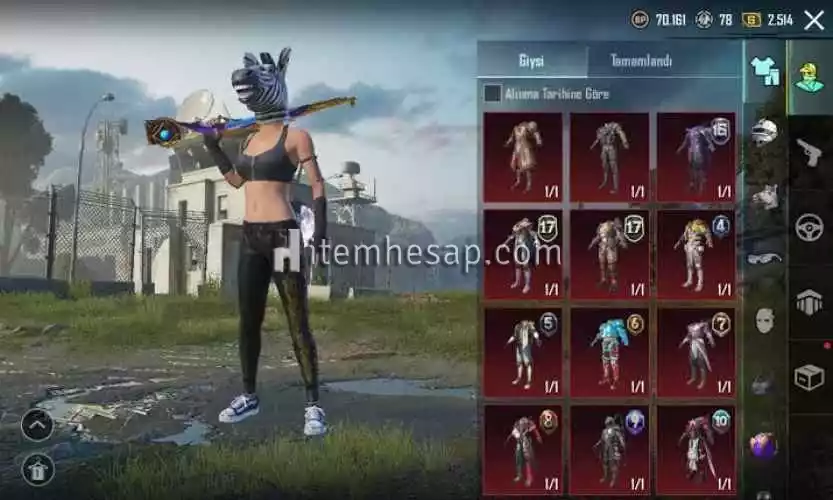This screenshot has height=500, width=833.
Task: Select the outfit with the 7 badge
Action: tap(696, 351)
